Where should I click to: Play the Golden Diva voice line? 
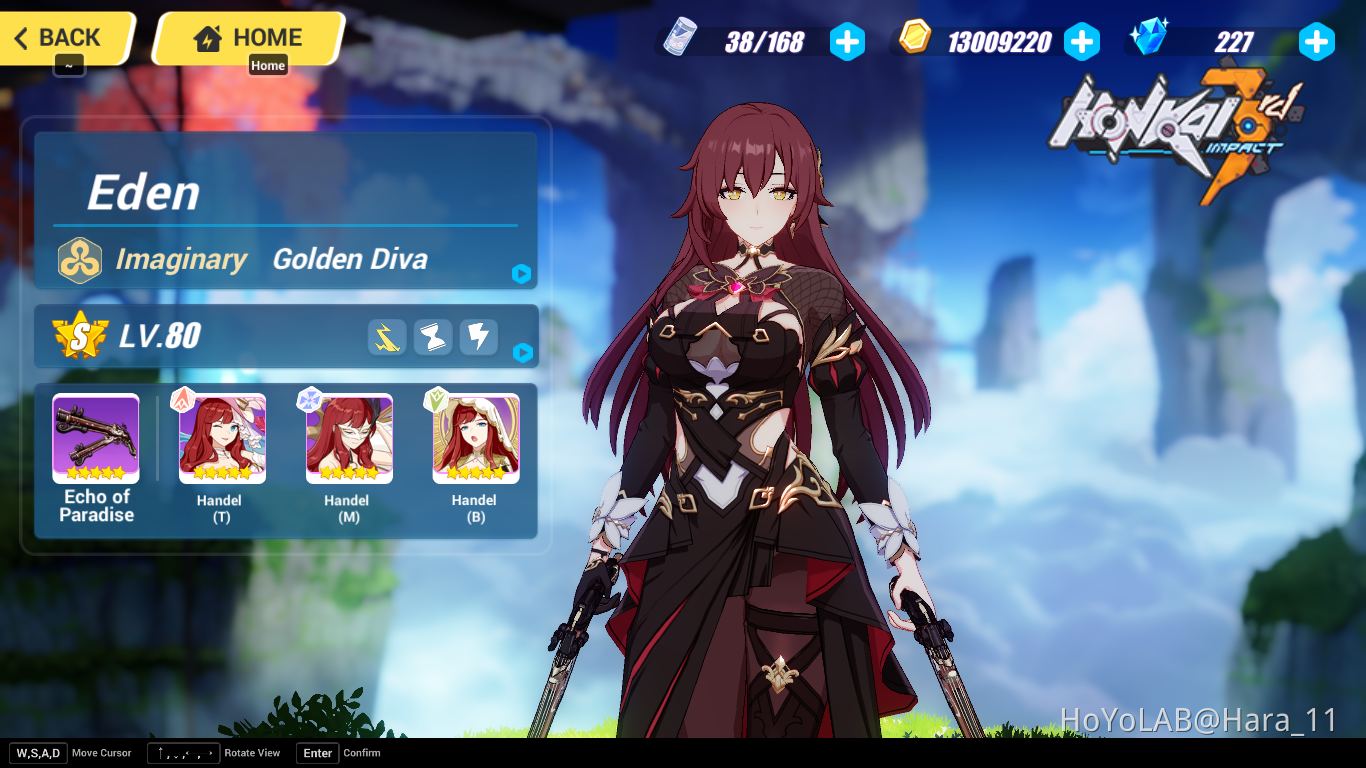[x=521, y=274]
